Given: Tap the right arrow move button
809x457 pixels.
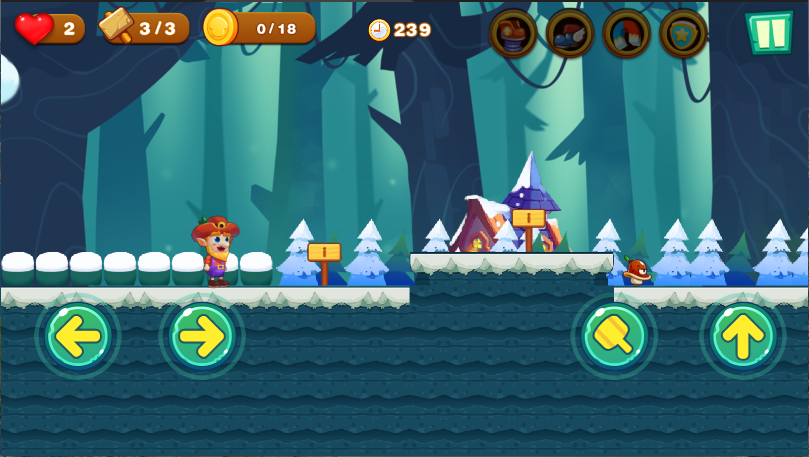Looking at the screenshot, I should [202, 337].
